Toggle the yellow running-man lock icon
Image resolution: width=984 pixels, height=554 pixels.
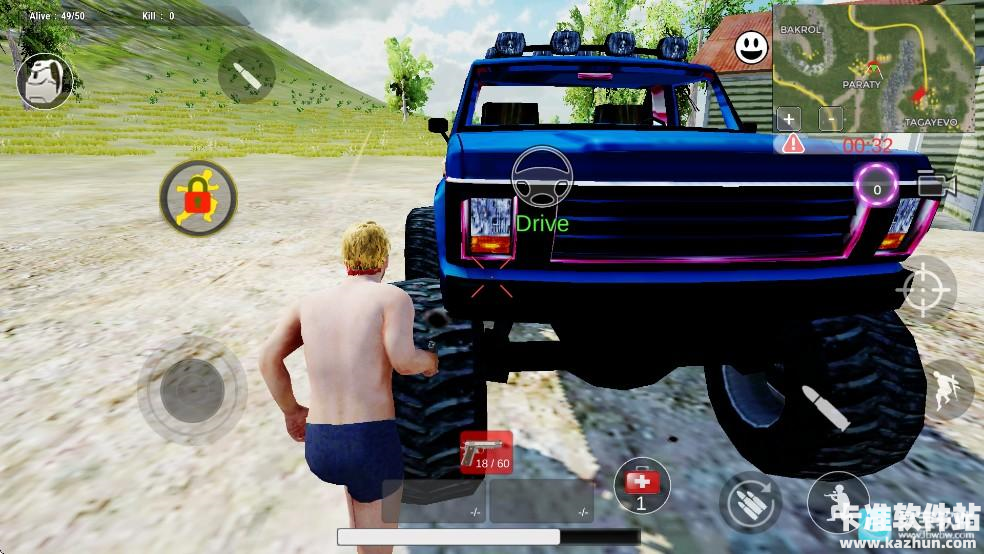[x=198, y=197]
